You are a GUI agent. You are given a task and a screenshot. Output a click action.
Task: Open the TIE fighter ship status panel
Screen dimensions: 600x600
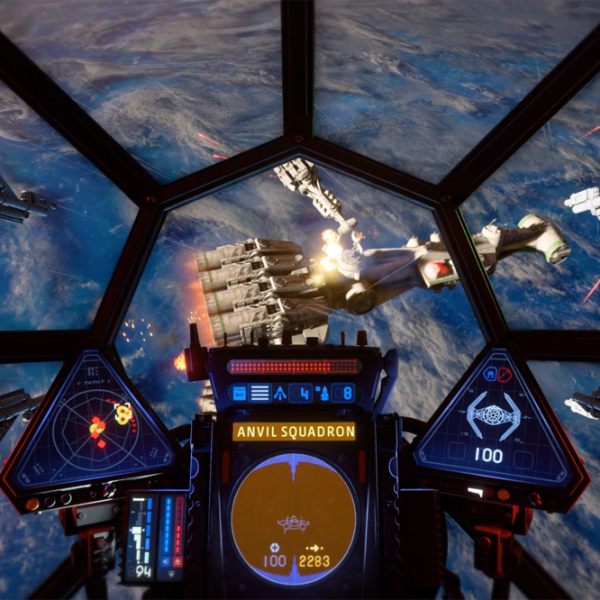[494, 420]
